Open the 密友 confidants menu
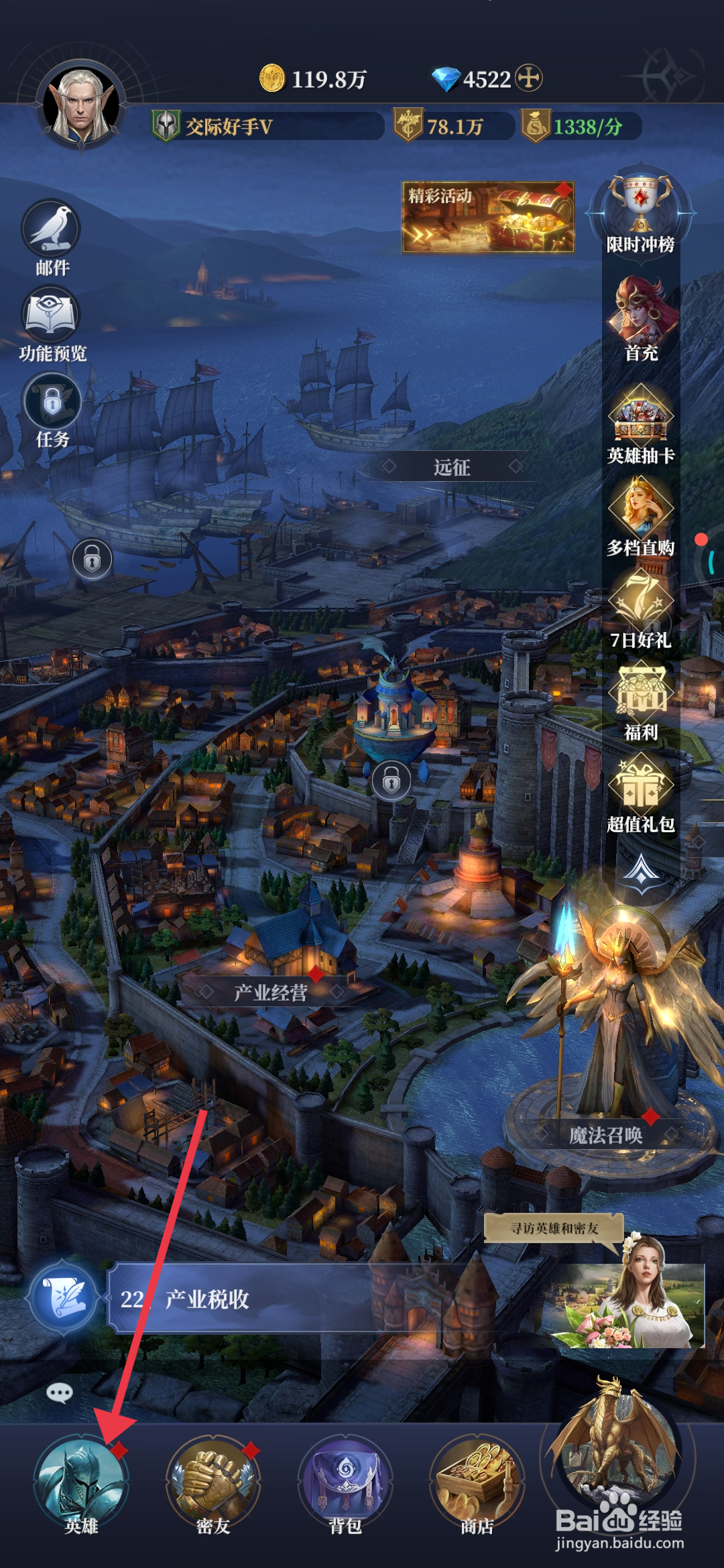This screenshot has width=724, height=1568. point(213,1482)
